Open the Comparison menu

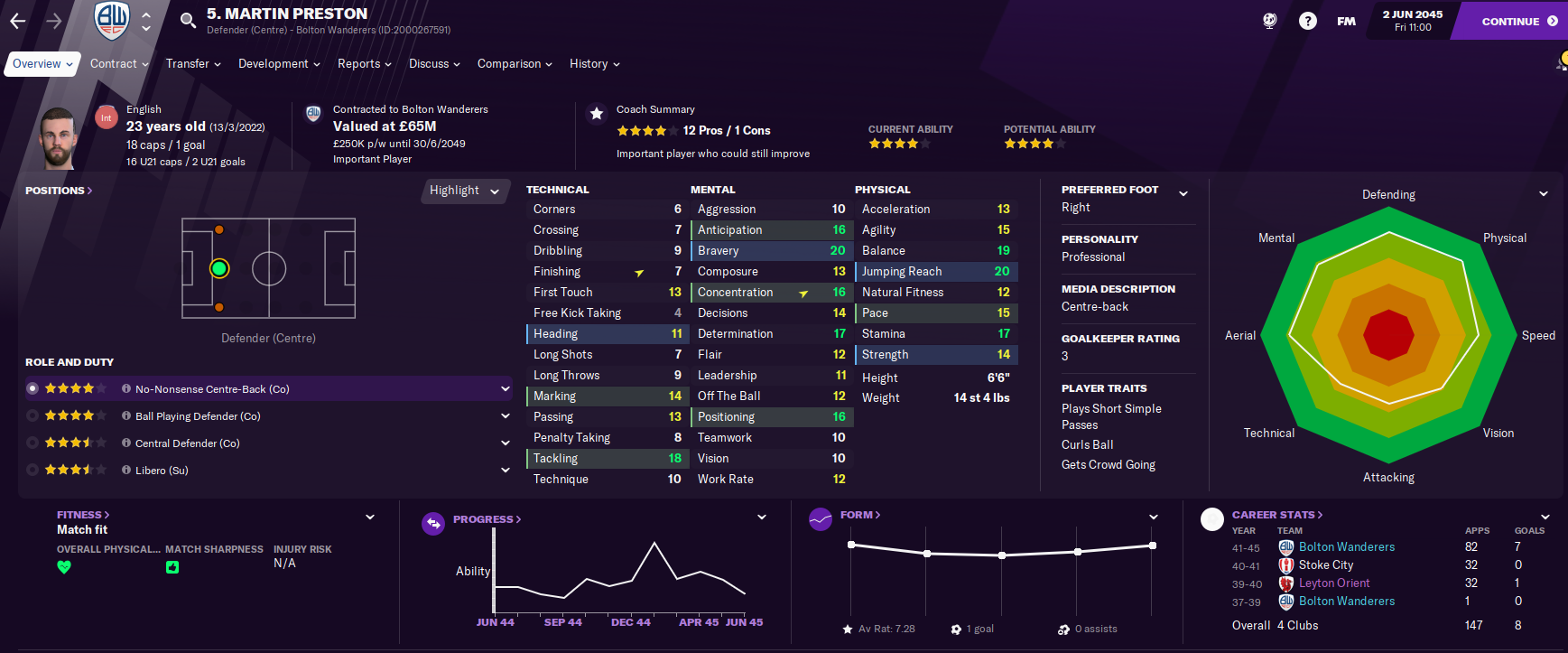pos(515,64)
